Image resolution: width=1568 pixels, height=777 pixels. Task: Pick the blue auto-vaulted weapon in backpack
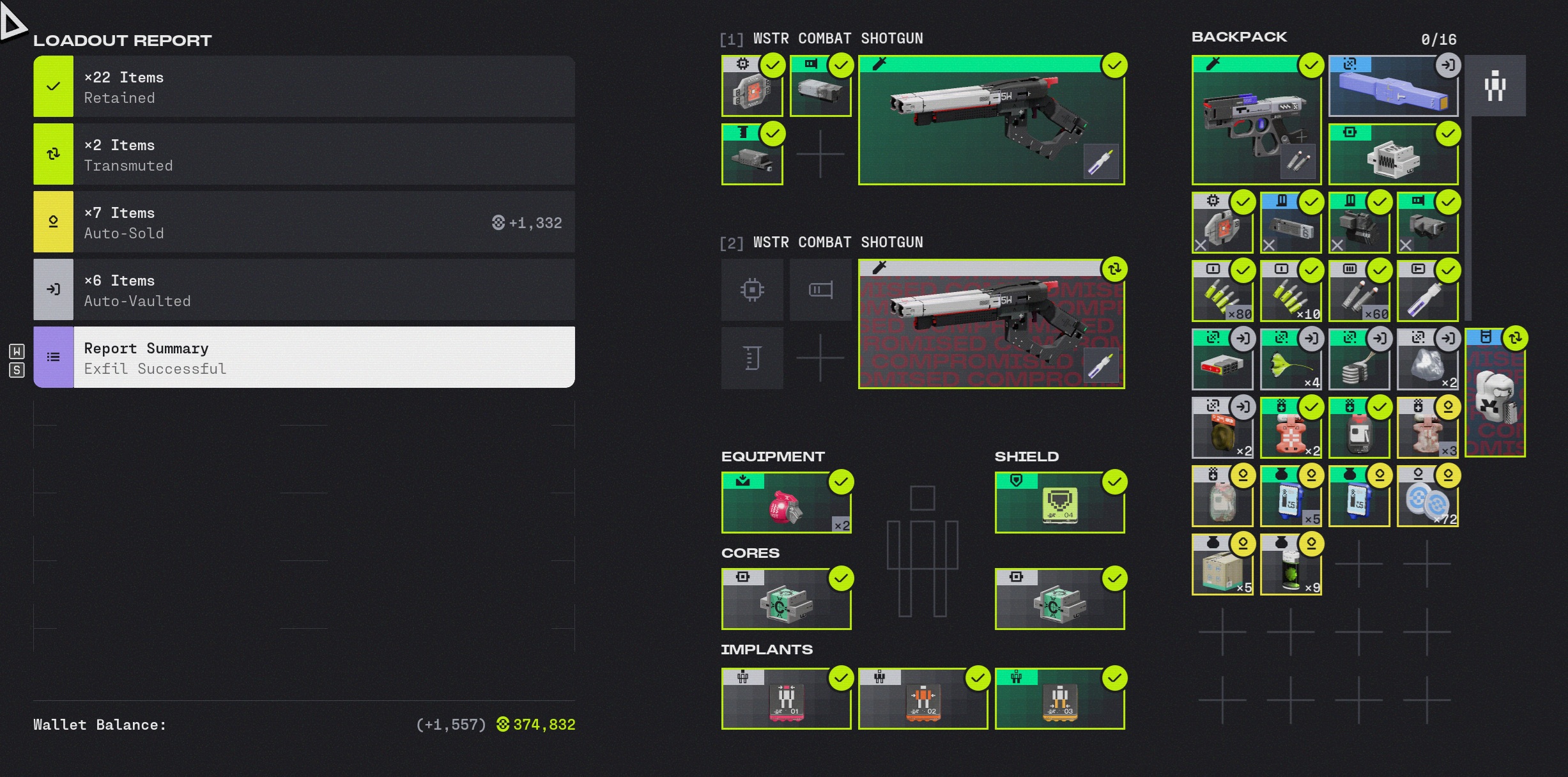tap(1393, 86)
